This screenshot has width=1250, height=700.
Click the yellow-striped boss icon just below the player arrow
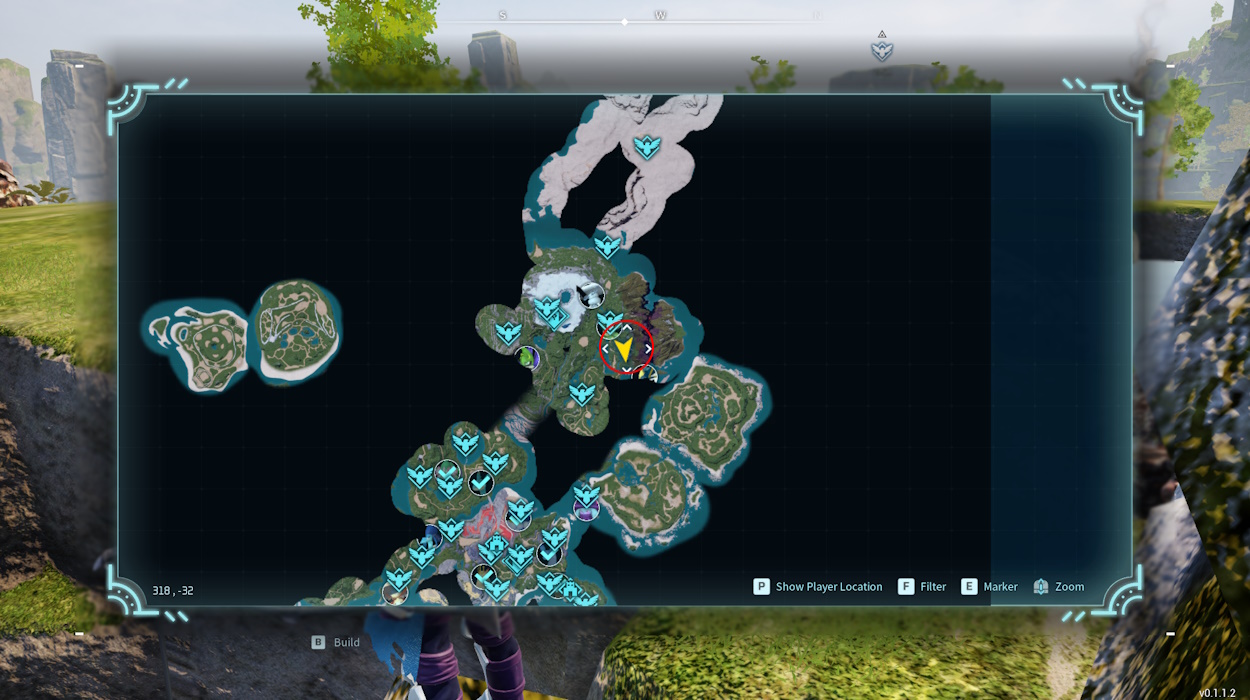(x=648, y=376)
